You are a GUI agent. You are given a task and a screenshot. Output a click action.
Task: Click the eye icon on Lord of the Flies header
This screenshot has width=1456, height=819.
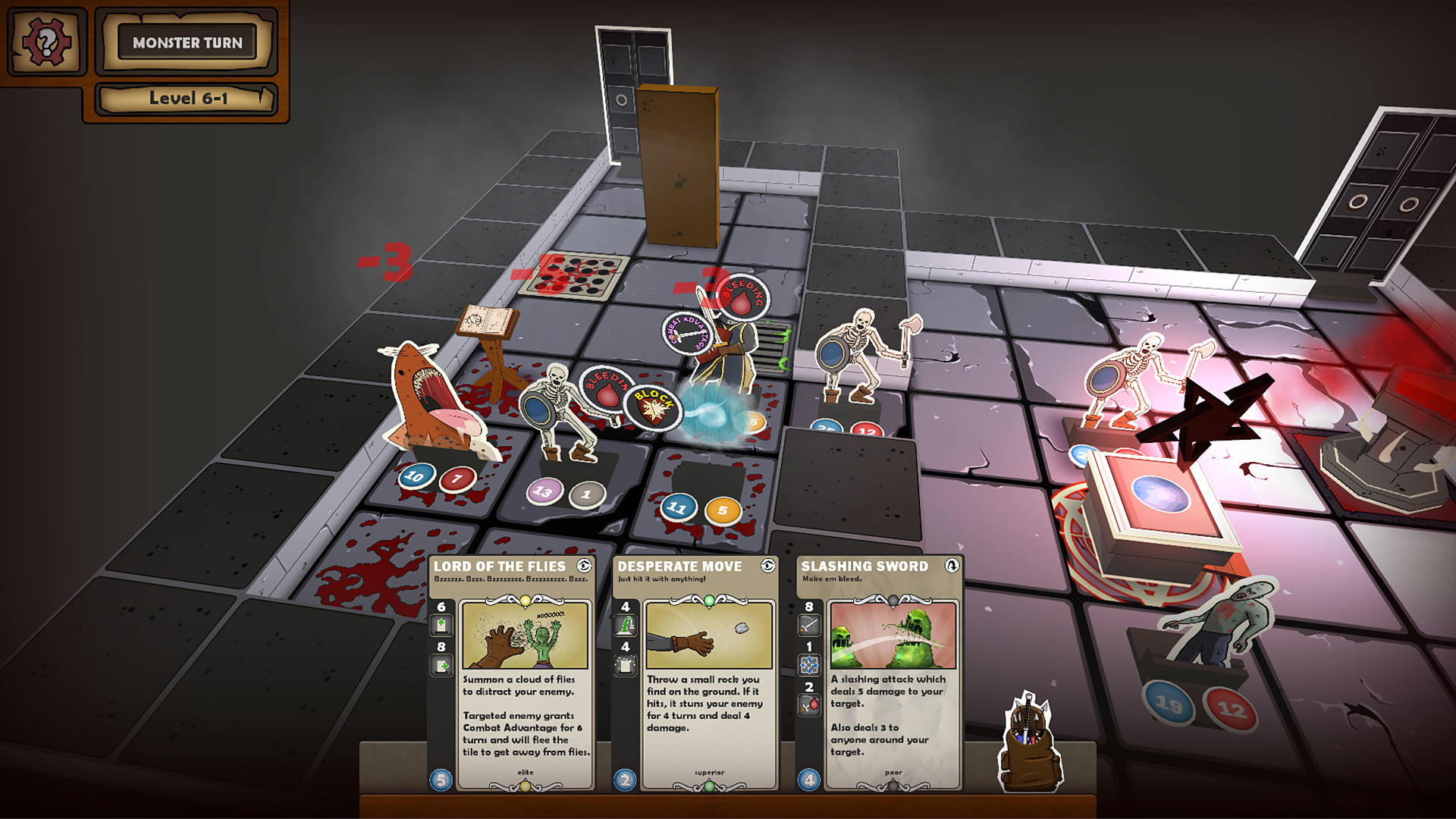584,566
